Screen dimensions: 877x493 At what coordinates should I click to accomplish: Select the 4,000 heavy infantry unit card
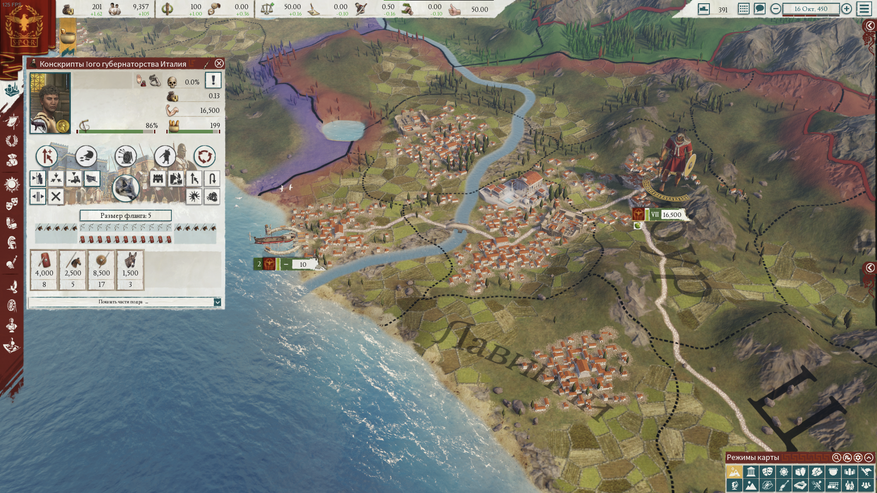[x=44, y=270]
